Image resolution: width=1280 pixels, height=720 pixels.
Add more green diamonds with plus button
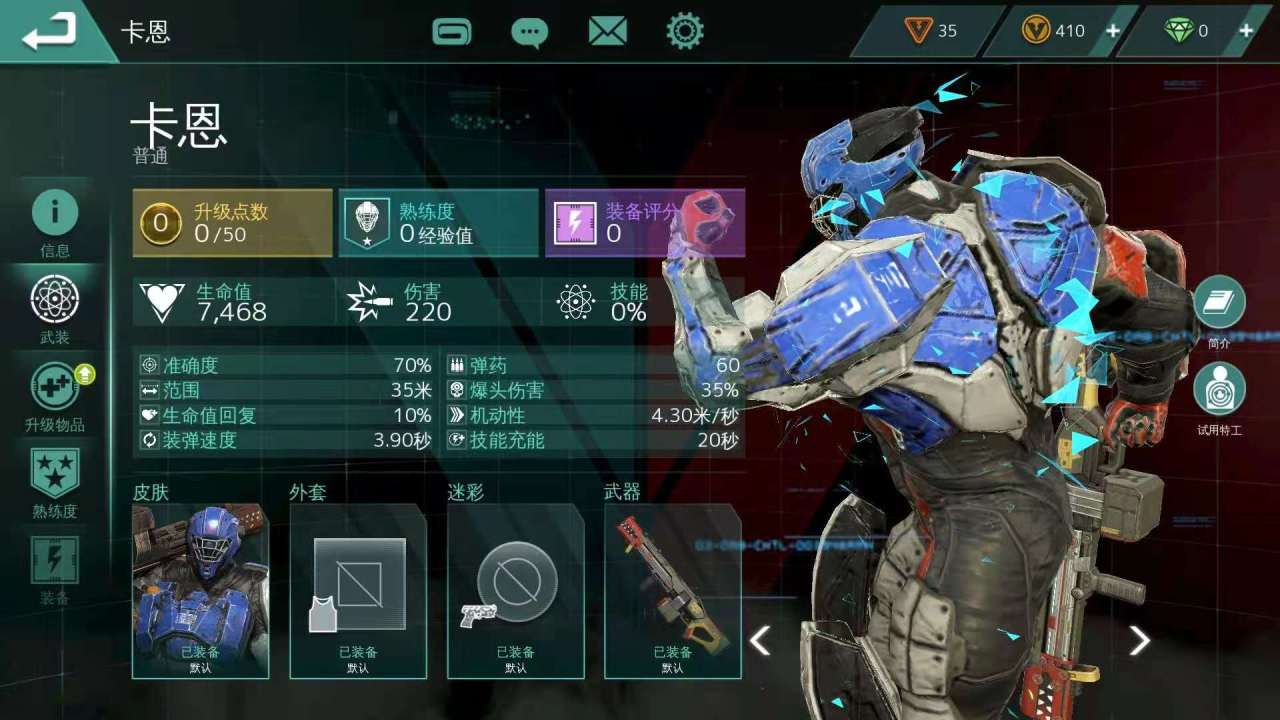click(1246, 31)
